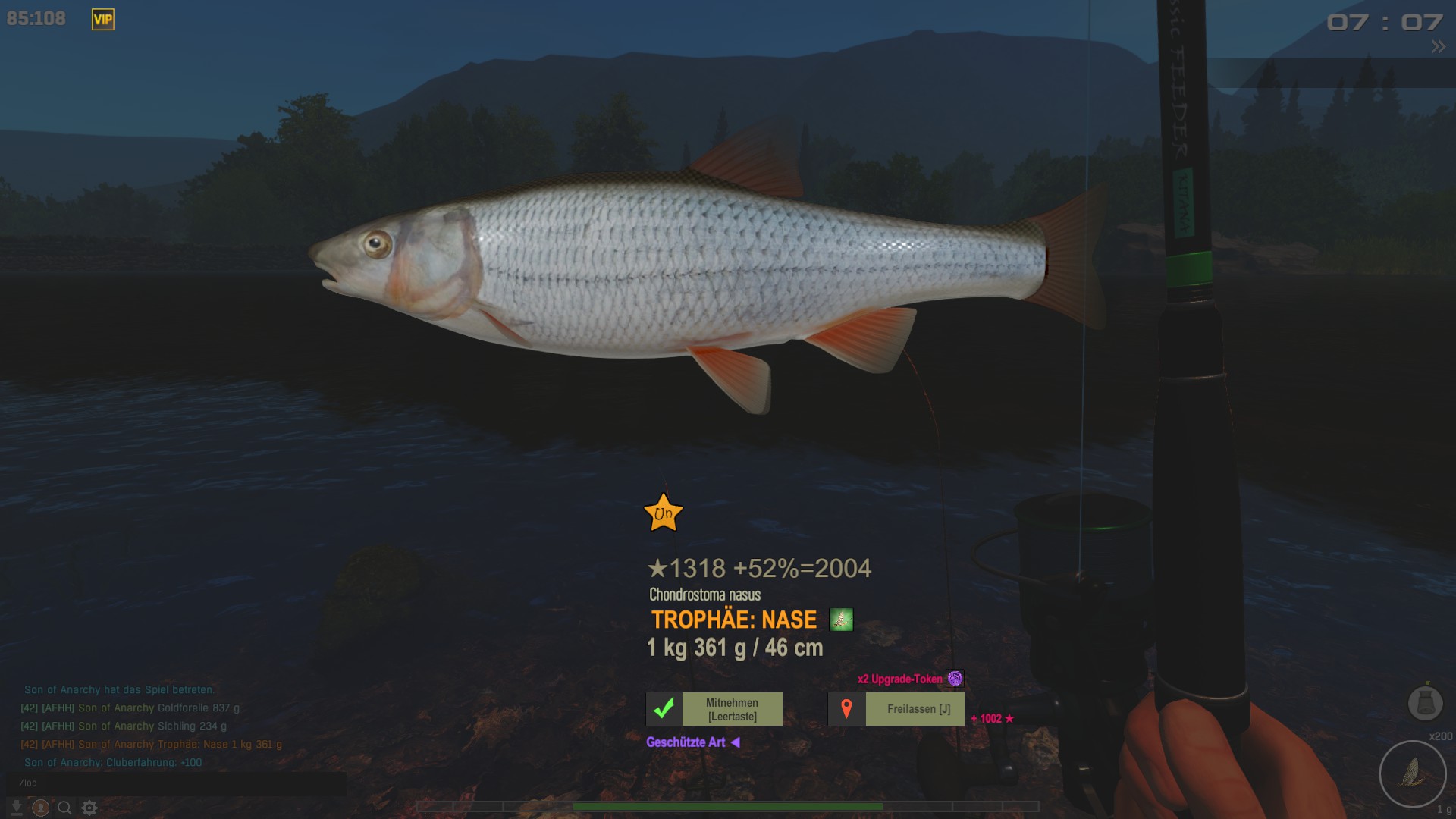Click the chat input field
The width and height of the screenshot is (1456, 819).
coord(176,783)
